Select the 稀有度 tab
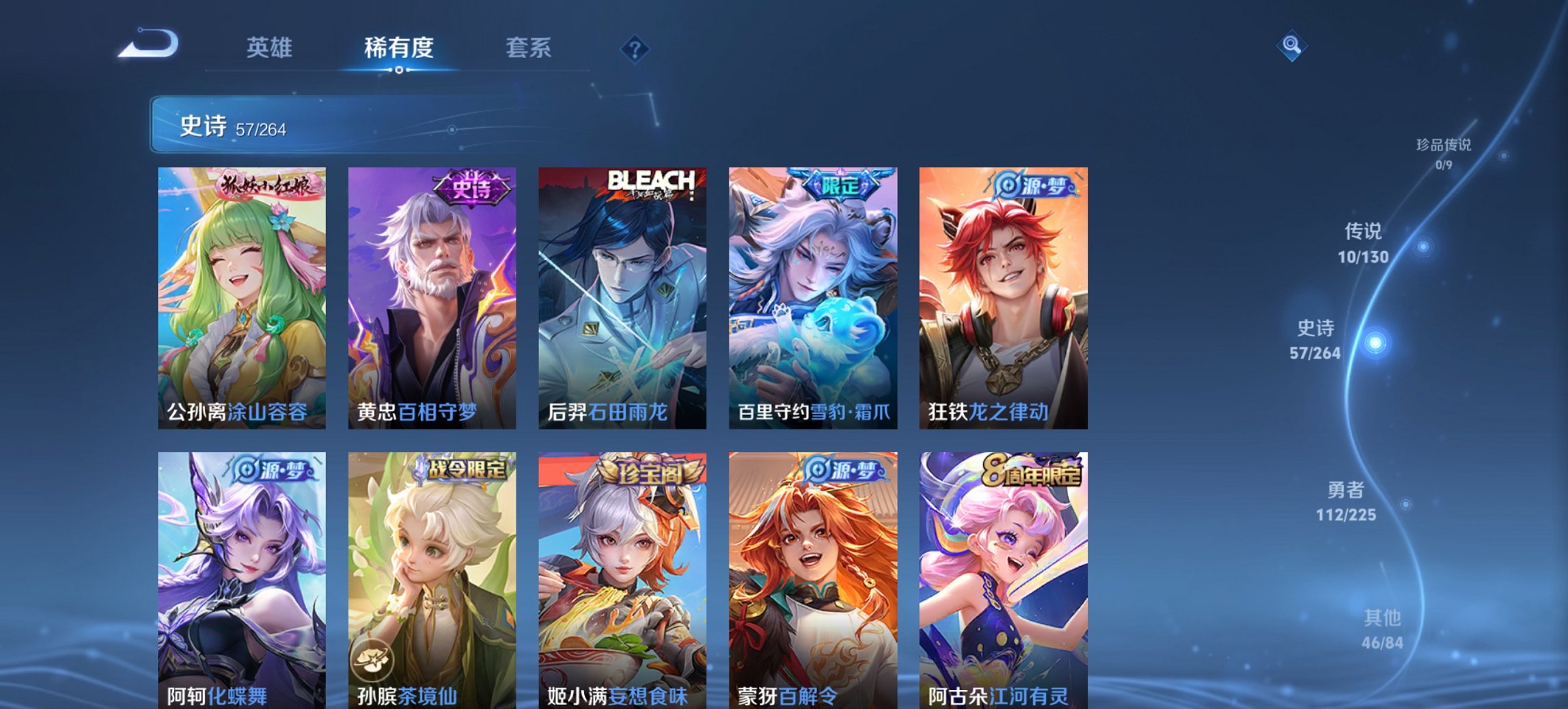 (x=398, y=48)
